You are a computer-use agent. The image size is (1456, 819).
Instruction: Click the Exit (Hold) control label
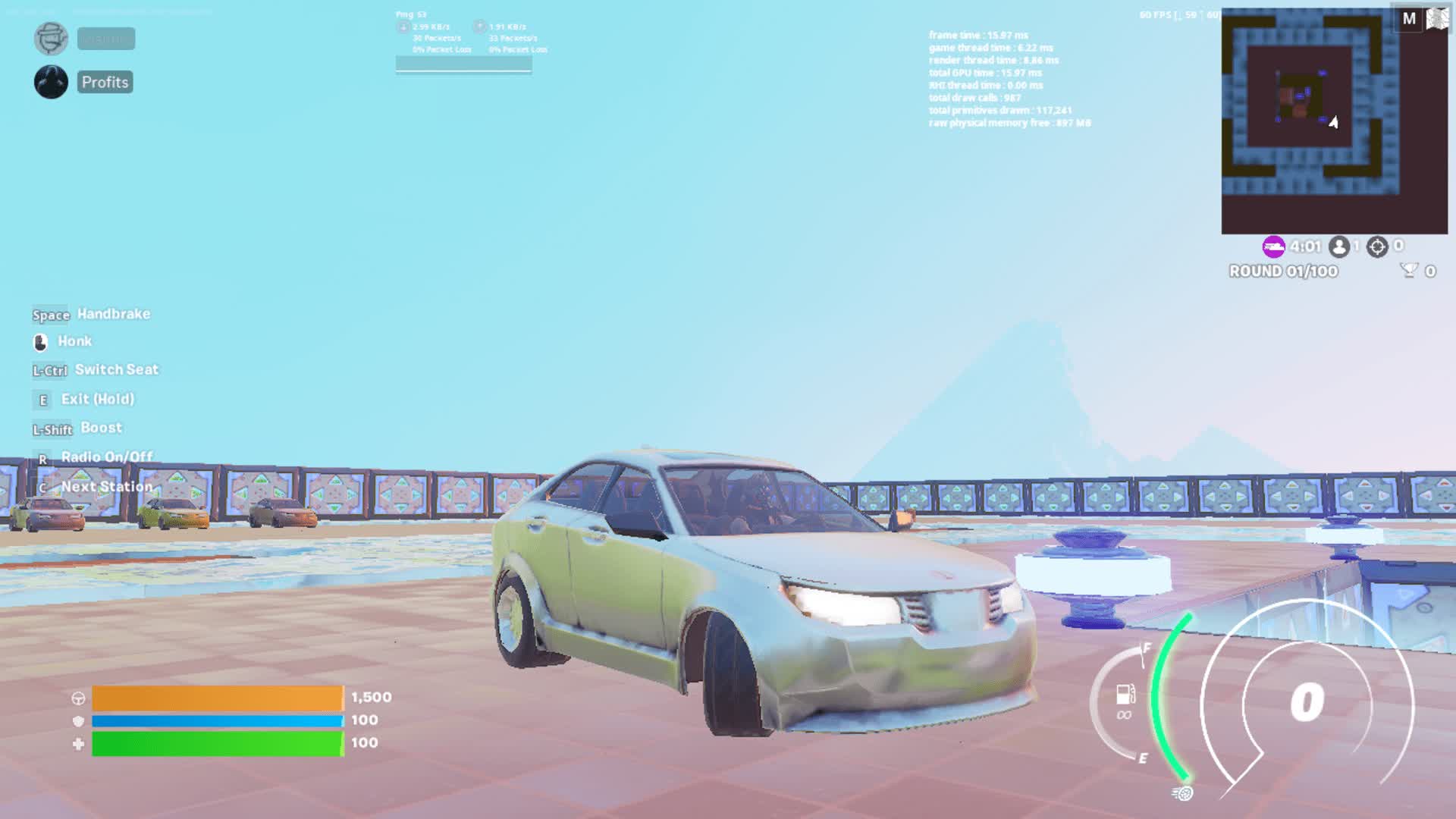coord(99,399)
